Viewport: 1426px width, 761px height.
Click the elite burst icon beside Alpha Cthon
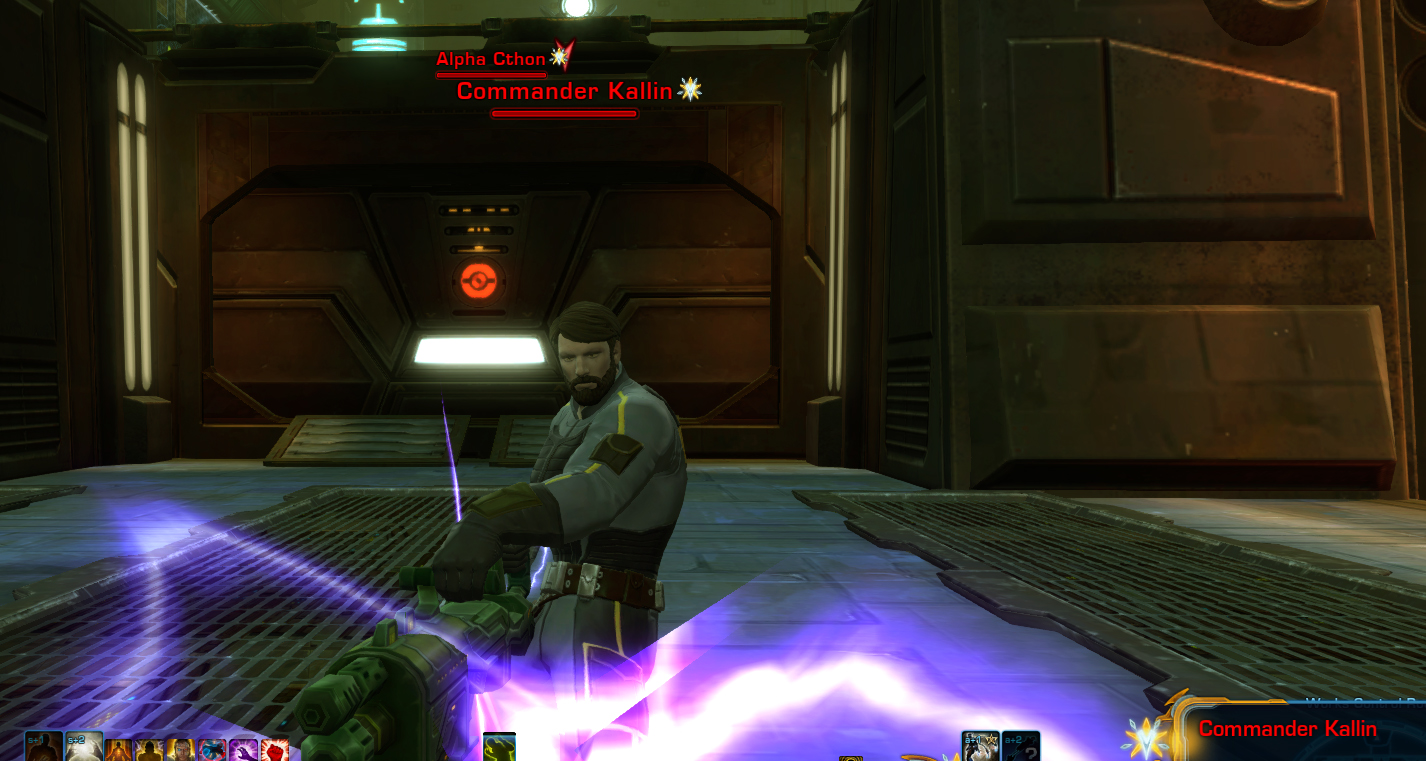558,56
